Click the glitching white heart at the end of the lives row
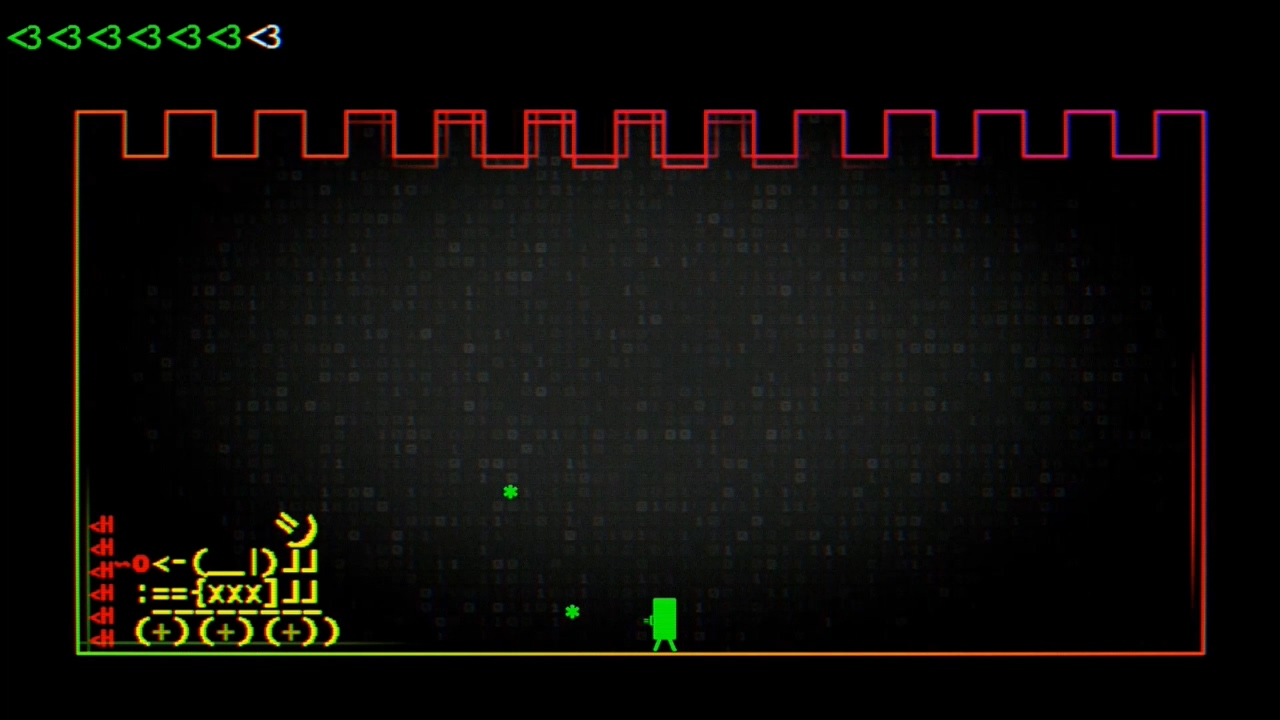 pyautogui.click(x=265, y=37)
